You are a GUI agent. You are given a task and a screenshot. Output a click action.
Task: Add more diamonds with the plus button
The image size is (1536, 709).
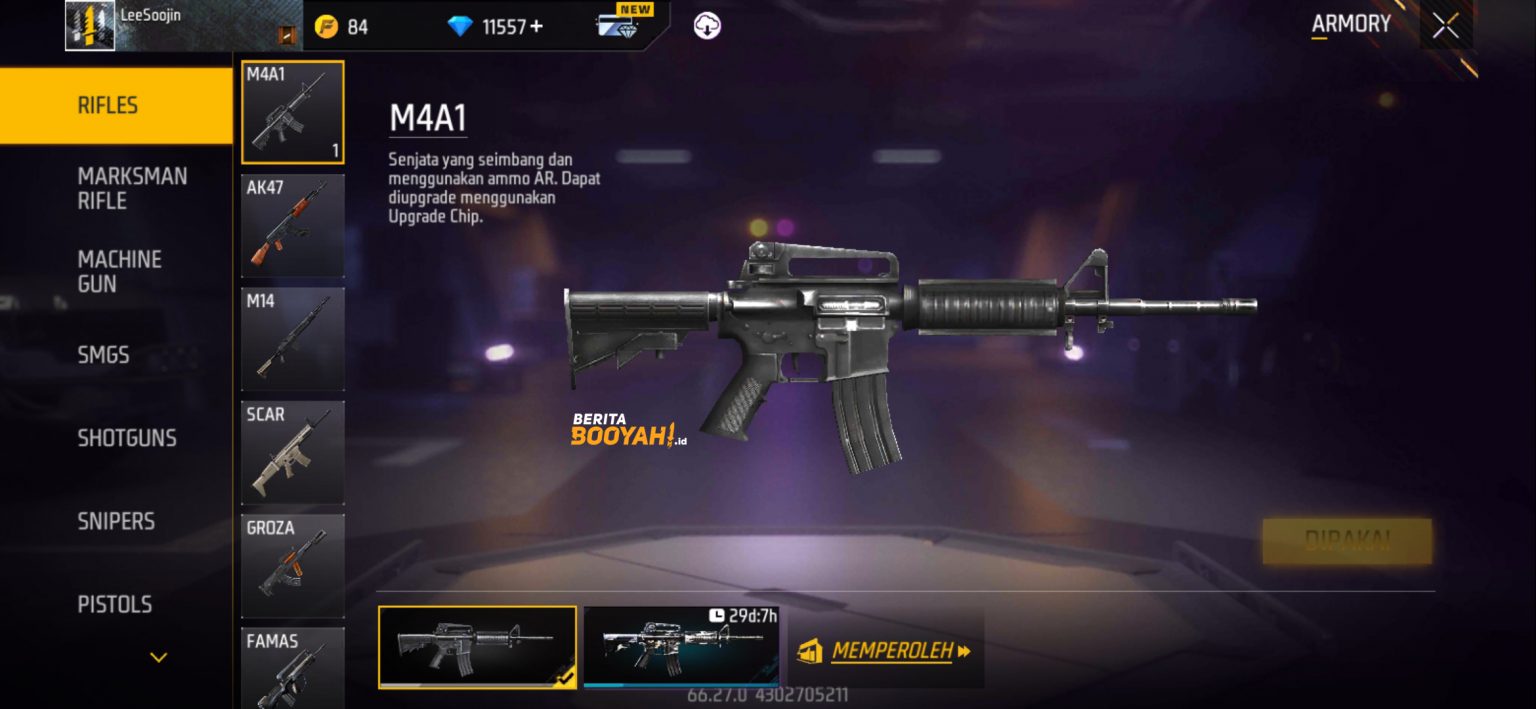(x=537, y=26)
